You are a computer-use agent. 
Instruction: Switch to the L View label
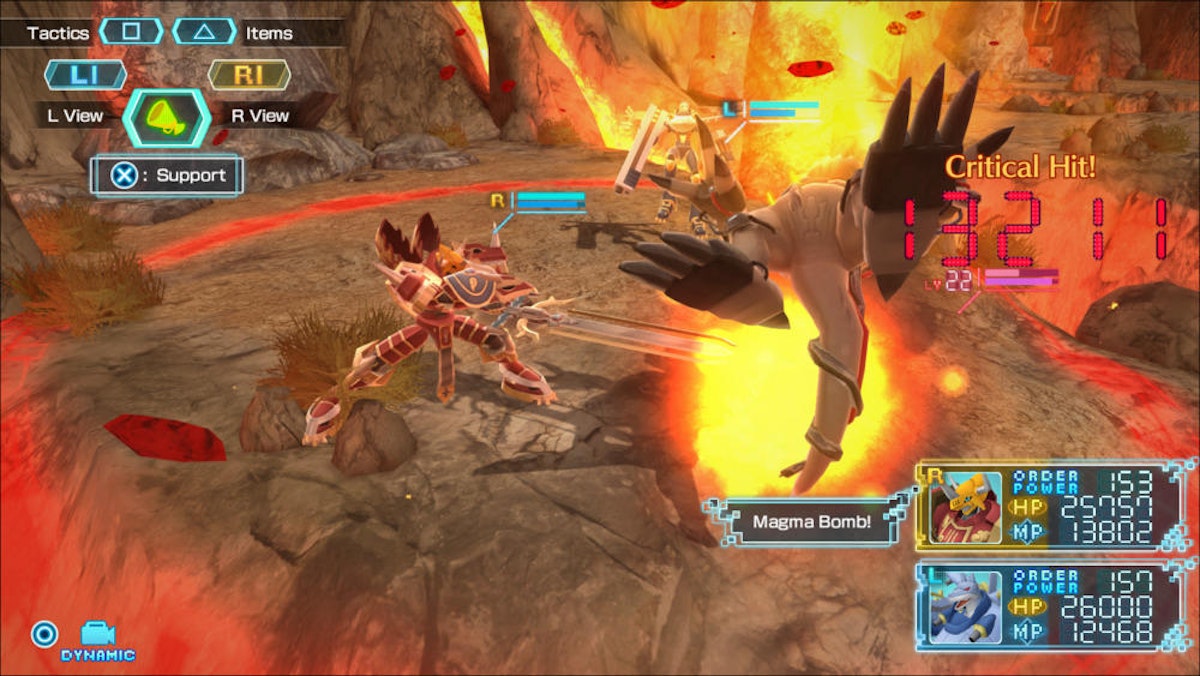76,115
